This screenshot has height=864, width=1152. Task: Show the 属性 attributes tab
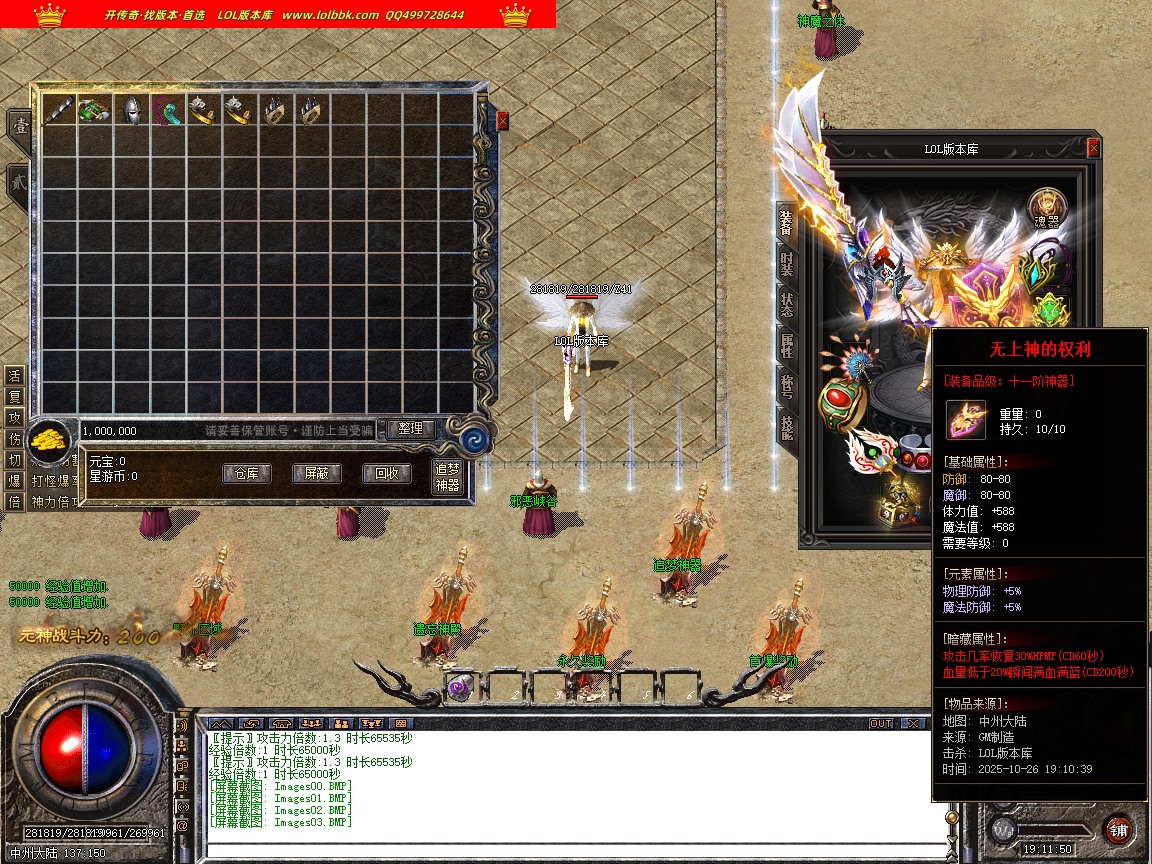tap(787, 346)
